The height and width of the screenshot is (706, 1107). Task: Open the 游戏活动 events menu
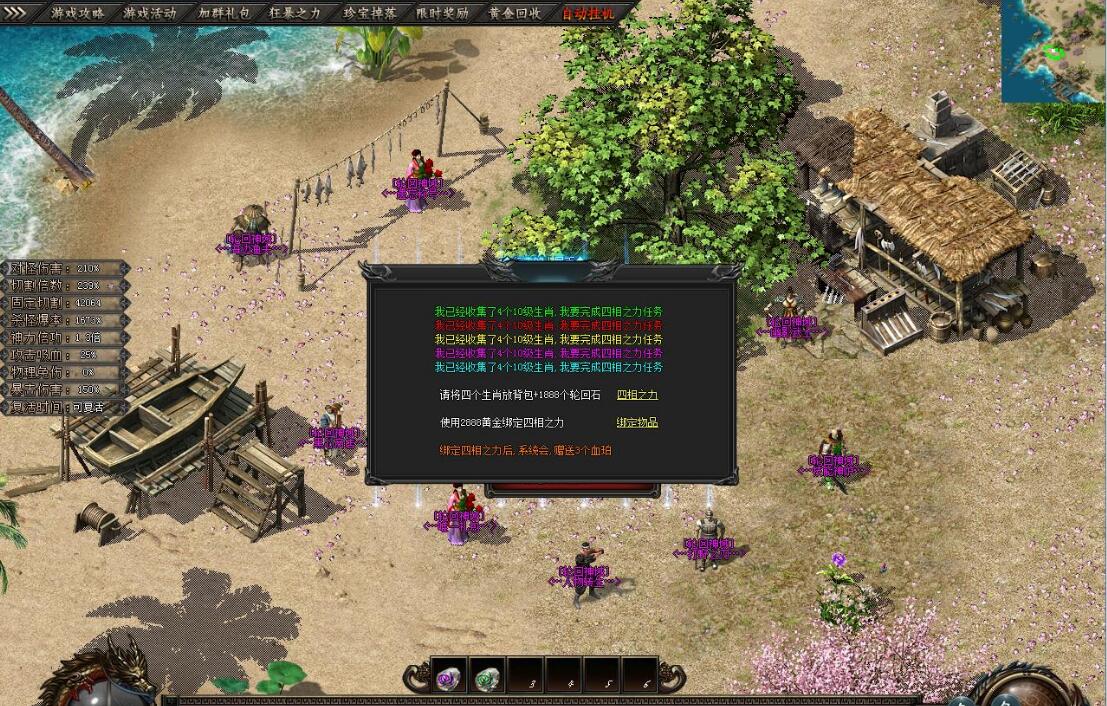point(150,13)
